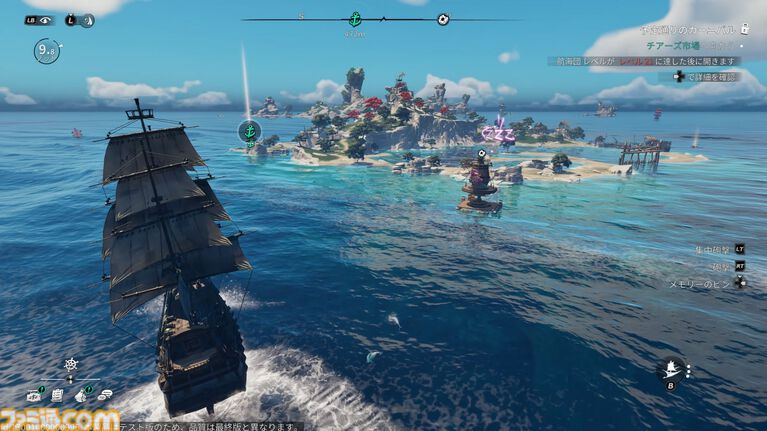Click the ship sail ability icon

click(x=671, y=369)
